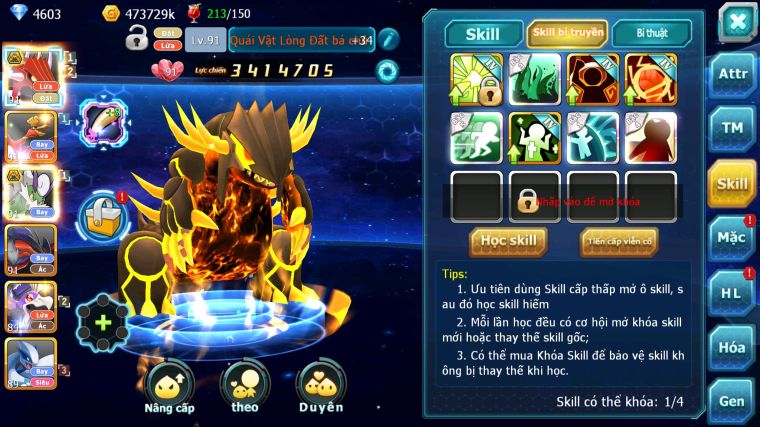Select the Gen side tab
Image resolution: width=760 pixels, height=427 pixels.
[732, 400]
